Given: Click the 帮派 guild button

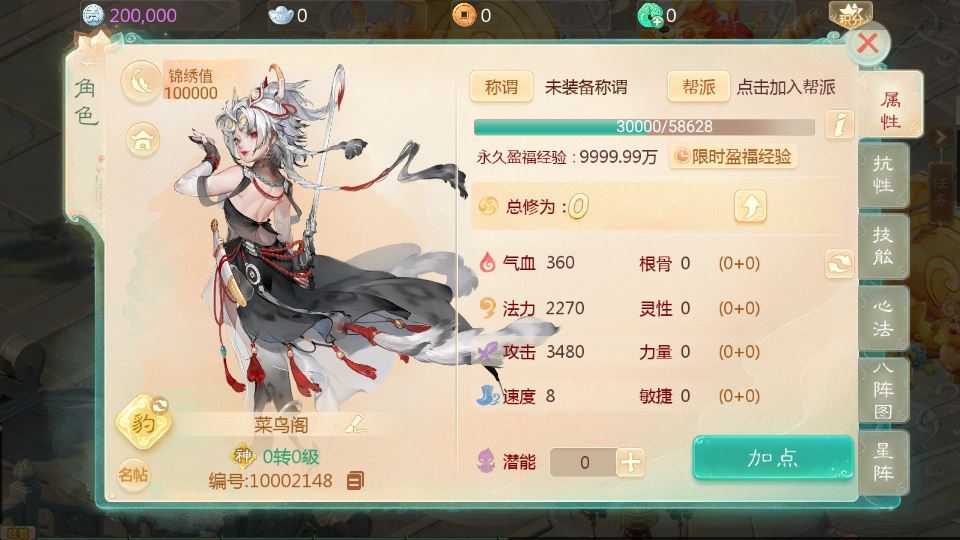Looking at the screenshot, I should coord(699,87).
